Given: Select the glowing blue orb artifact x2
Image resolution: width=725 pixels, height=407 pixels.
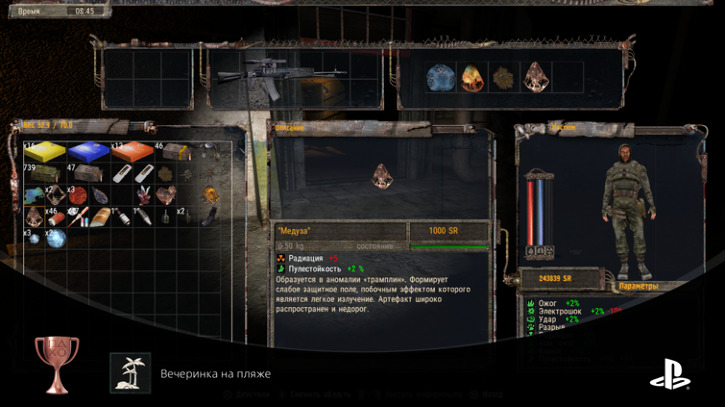Looking at the screenshot, I should 57,237.
